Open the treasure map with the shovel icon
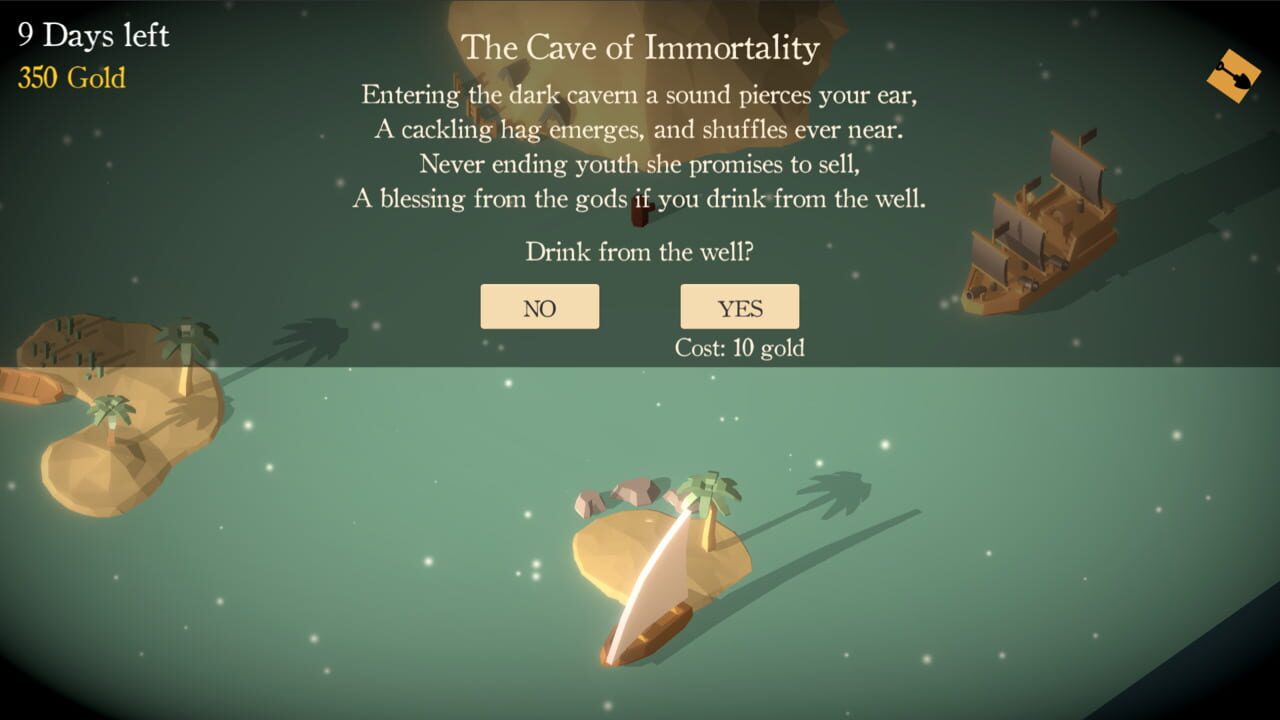1280x720 pixels. (1235, 76)
